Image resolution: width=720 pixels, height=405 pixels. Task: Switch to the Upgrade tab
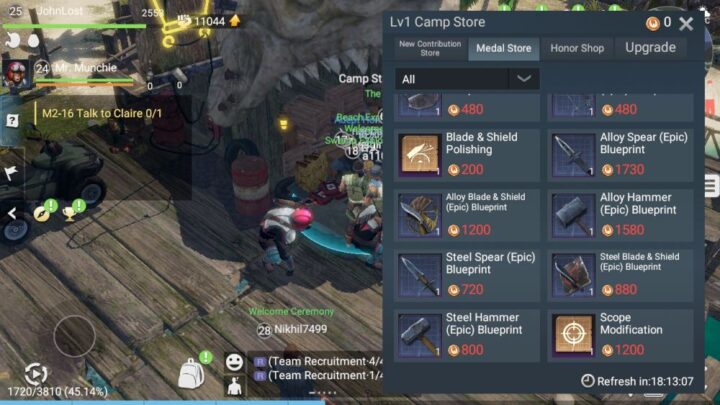coord(650,48)
